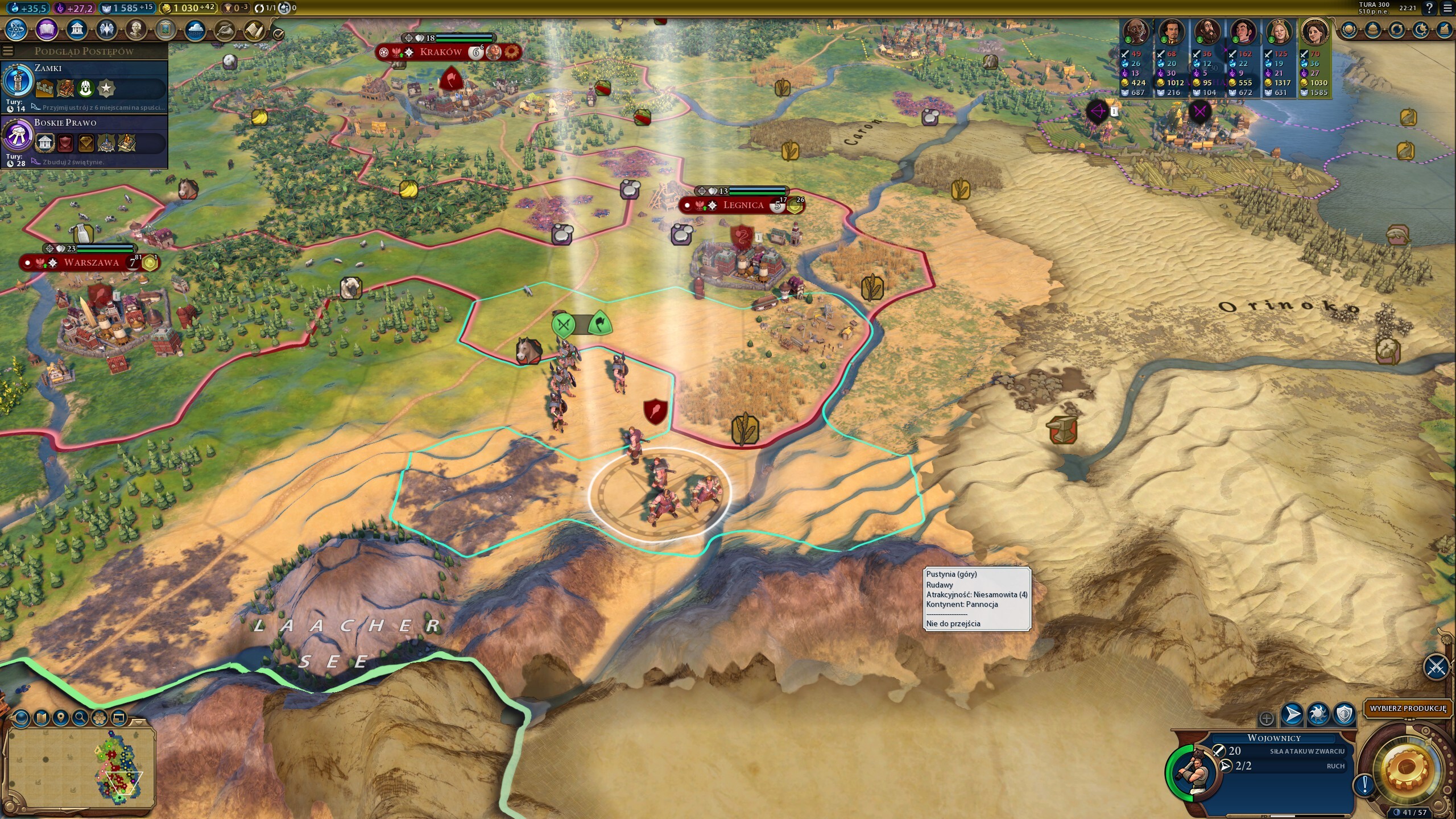The width and height of the screenshot is (1456, 819).
Task: Open the government screen building icon
Action: (77, 30)
